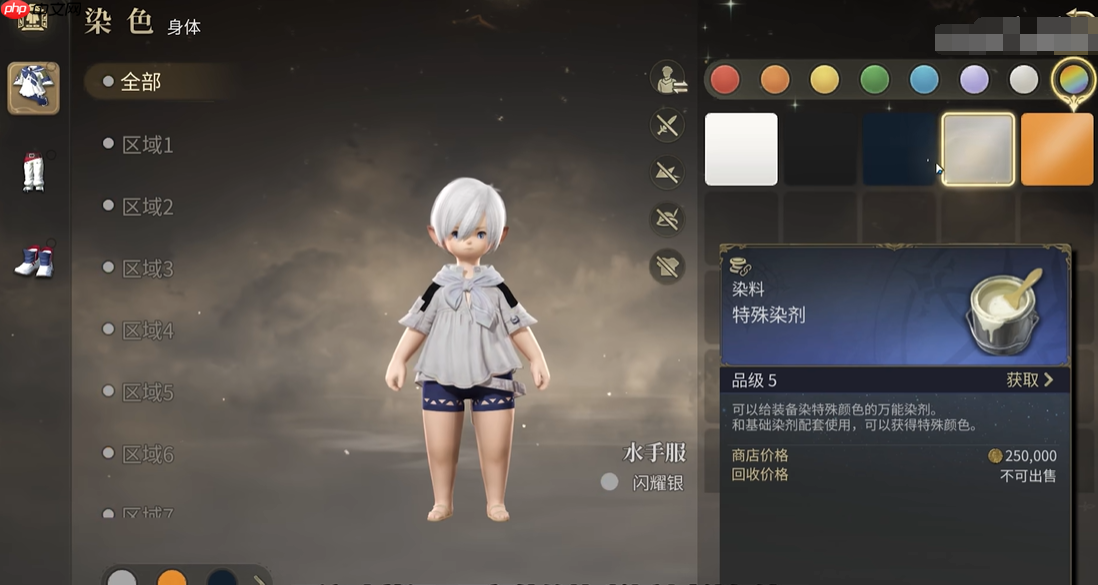The image size is (1098, 585).
Task: Switch to the green dye category
Action: point(875,79)
